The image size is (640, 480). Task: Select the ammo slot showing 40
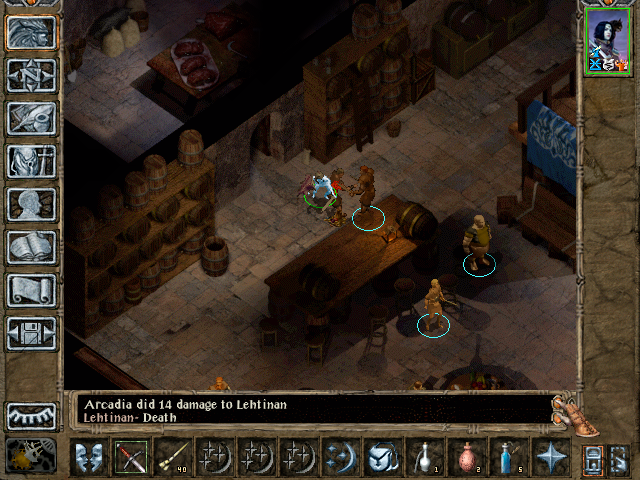click(172, 457)
